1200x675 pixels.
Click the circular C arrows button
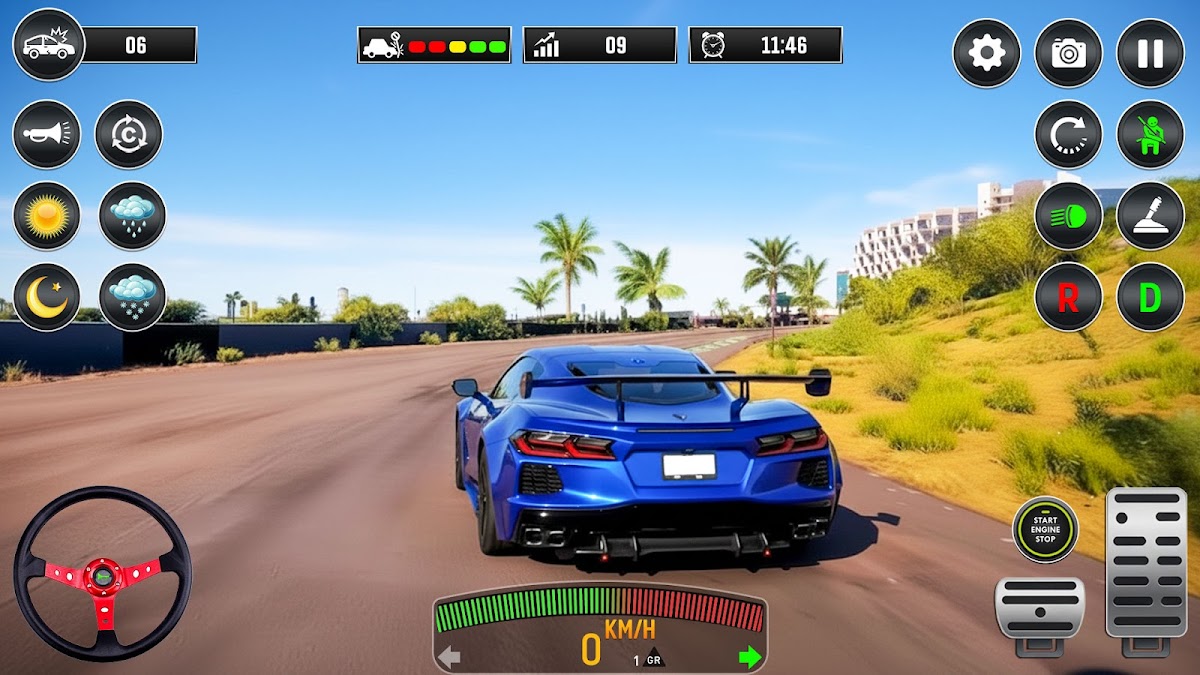(128, 134)
